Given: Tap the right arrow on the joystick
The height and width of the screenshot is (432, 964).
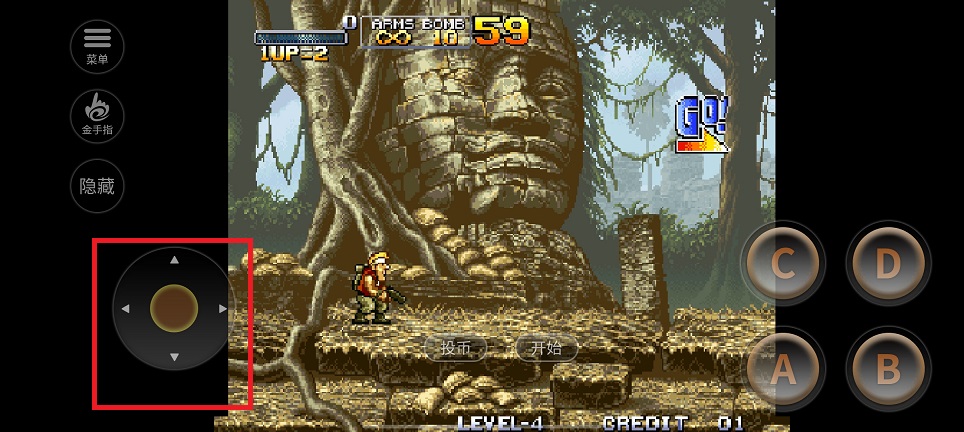Looking at the screenshot, I should (222, 309).
